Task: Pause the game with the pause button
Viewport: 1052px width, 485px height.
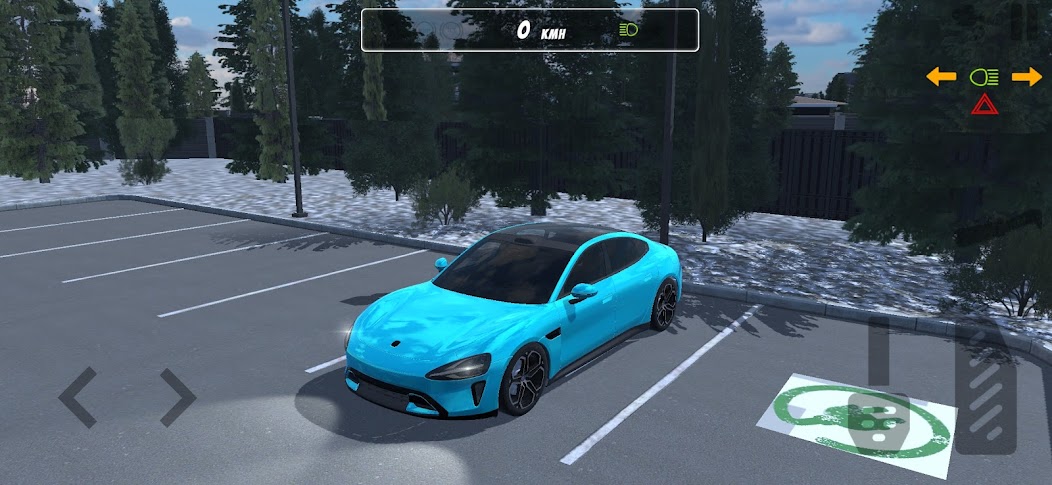Action: tap(1023, 22)
